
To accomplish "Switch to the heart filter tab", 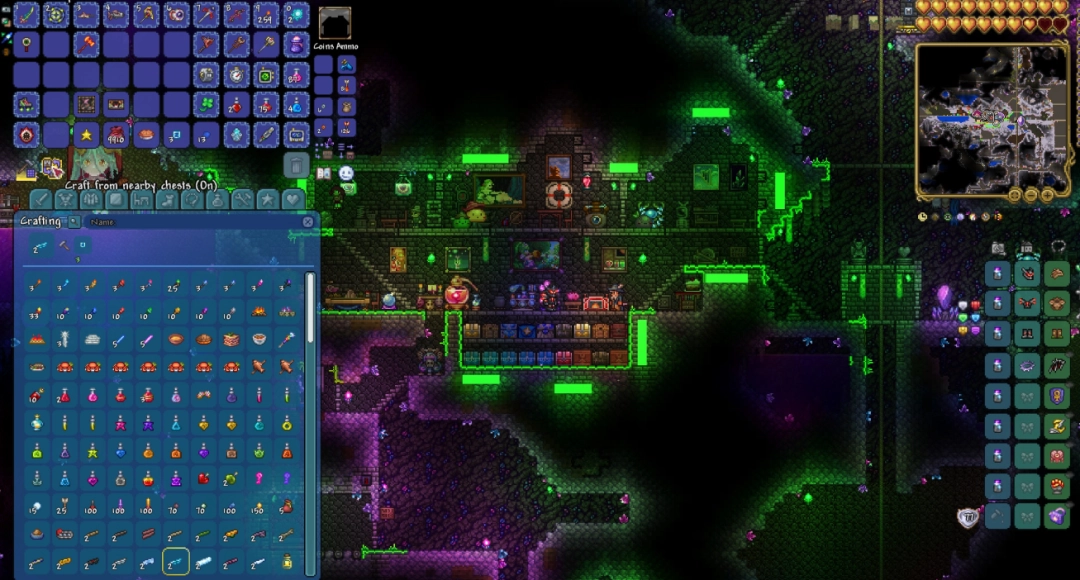I will click(293, 199).
